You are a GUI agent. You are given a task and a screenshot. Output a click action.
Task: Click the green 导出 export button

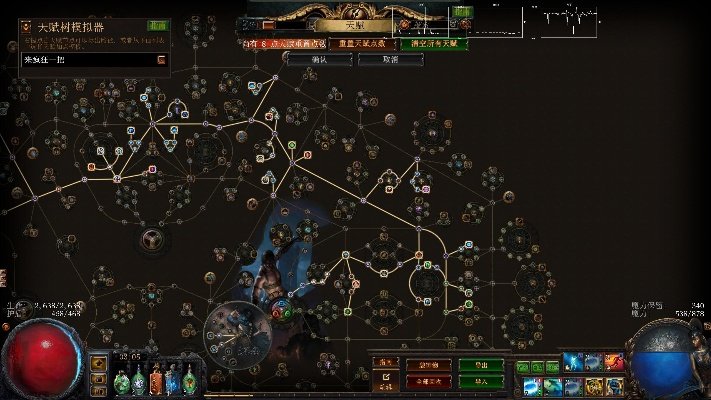coord(481,365)
